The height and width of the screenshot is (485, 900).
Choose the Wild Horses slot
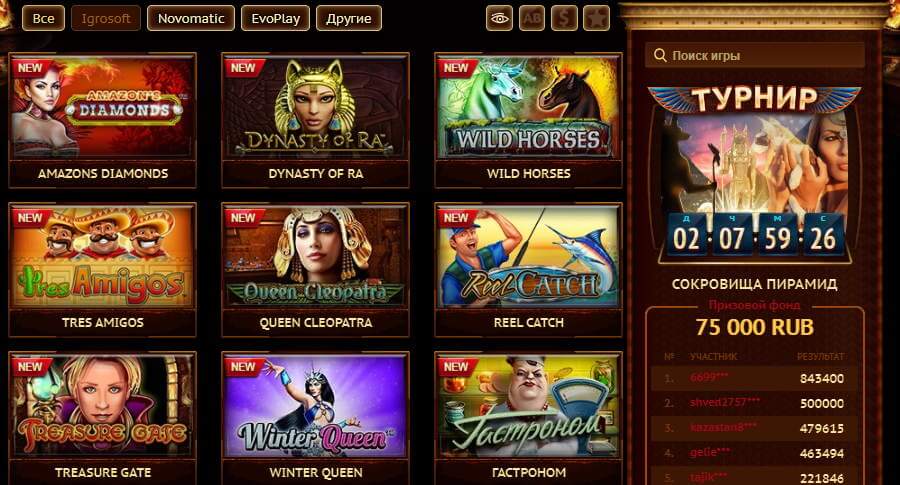(x=528, y=108)
